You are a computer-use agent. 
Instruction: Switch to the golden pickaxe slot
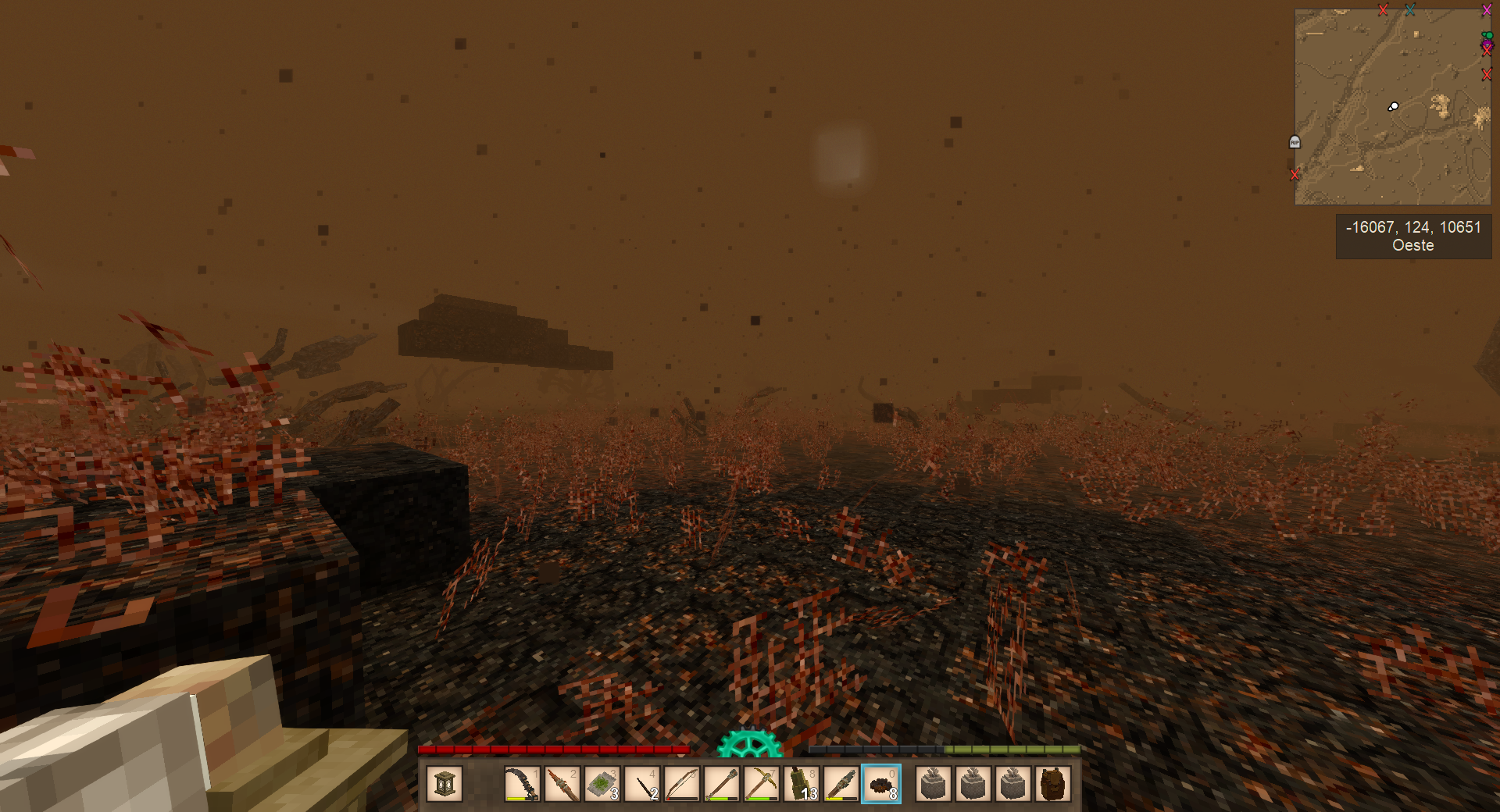(762, 784)
